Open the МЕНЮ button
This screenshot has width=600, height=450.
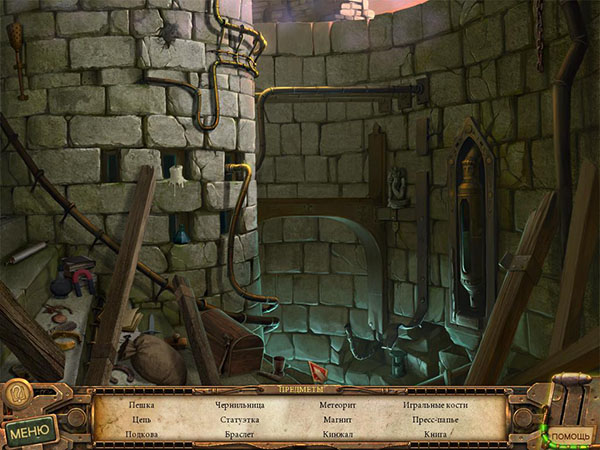point(30,432)
